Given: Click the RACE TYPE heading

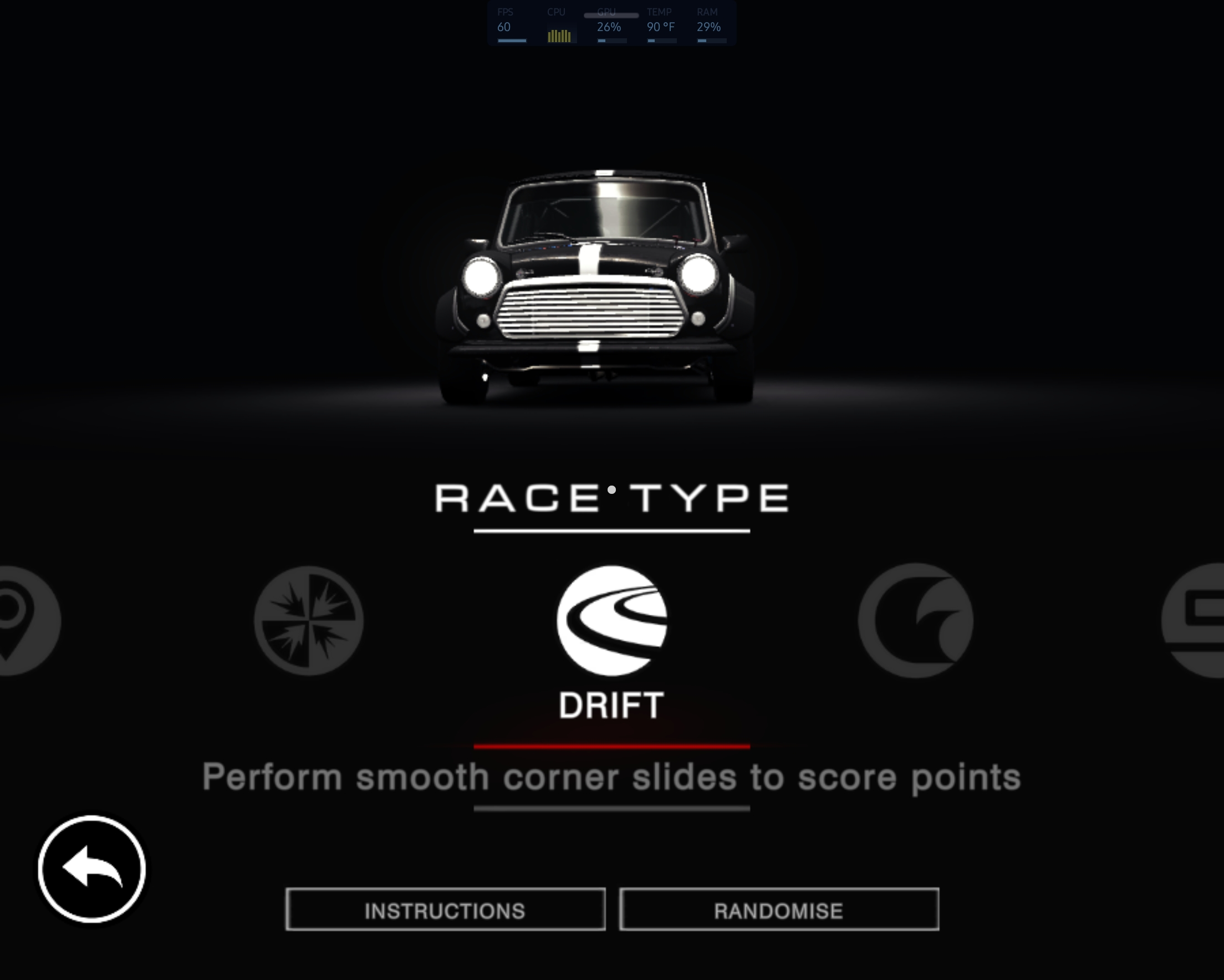Looking at the screenshot, I should (612, 498).
